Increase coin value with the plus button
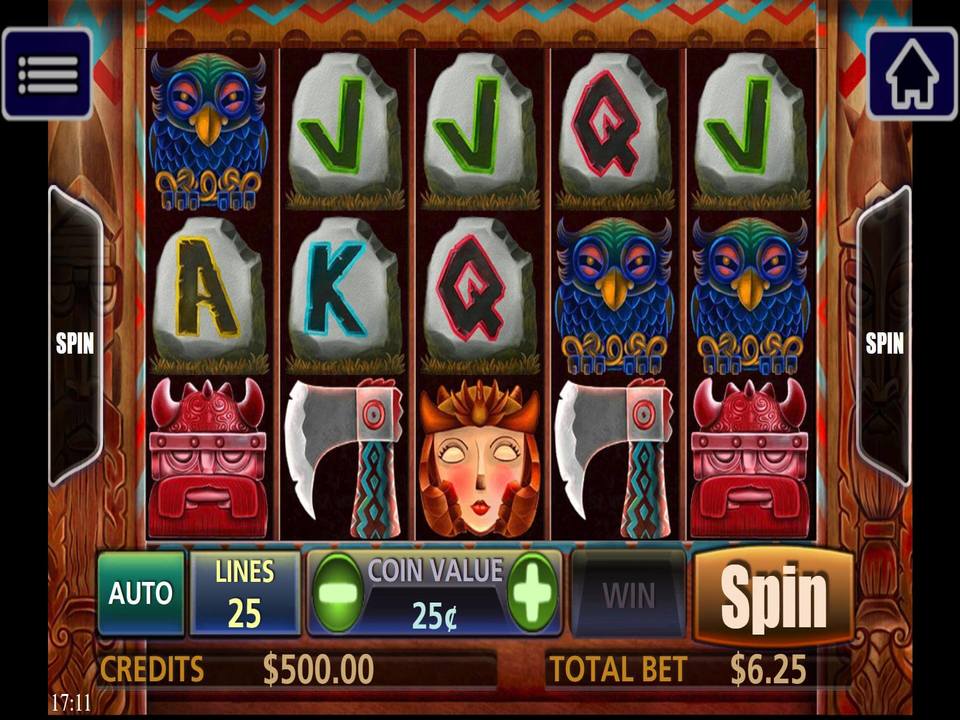This screenshot has height=720, width=960. click(x=532, y=593)
